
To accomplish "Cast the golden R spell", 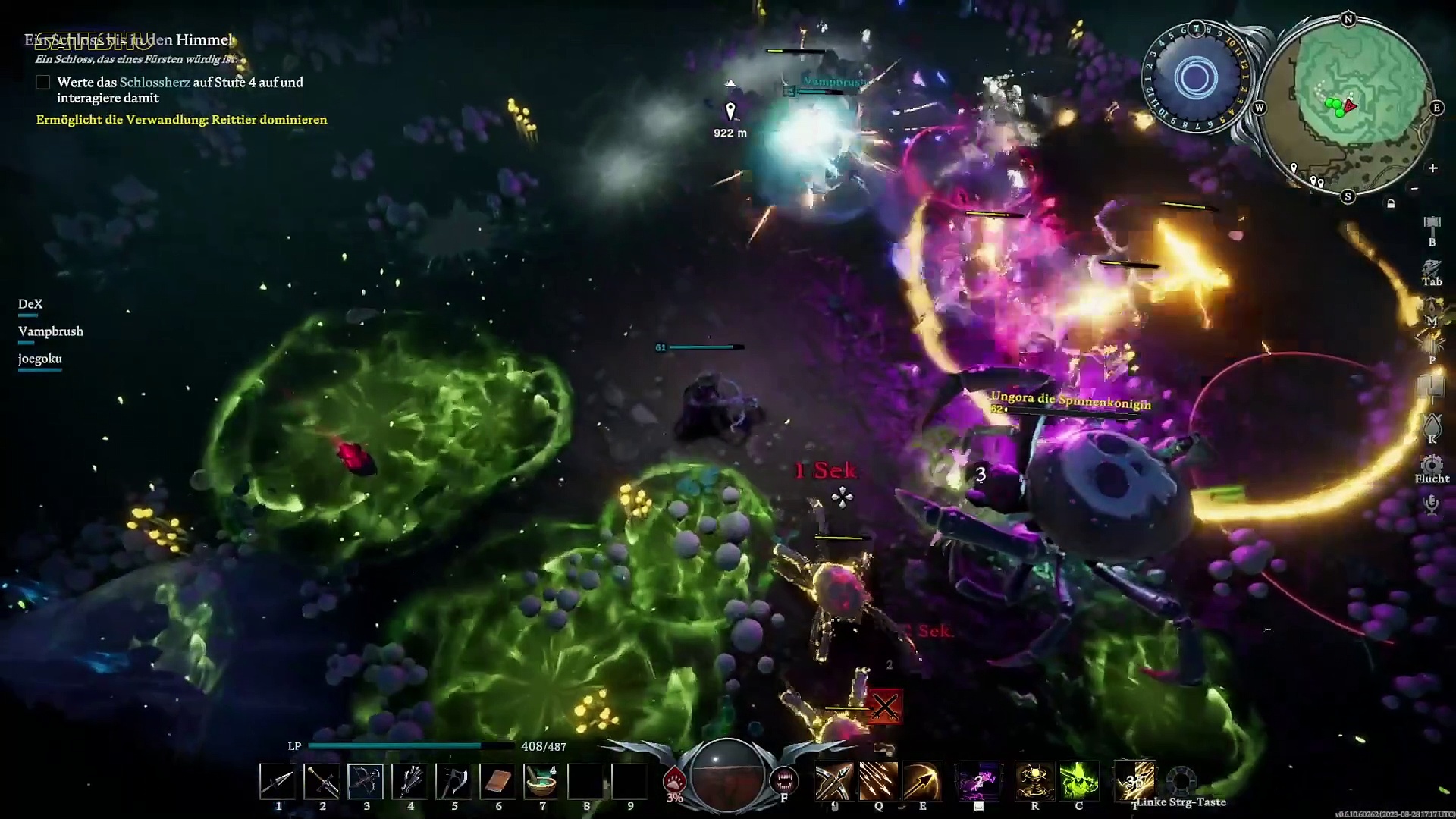I will point(1034,781).
